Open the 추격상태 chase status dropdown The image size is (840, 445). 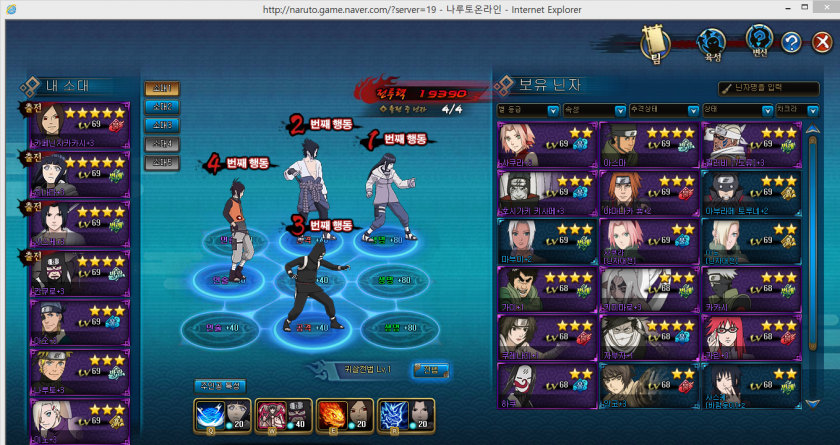(664, 109)
